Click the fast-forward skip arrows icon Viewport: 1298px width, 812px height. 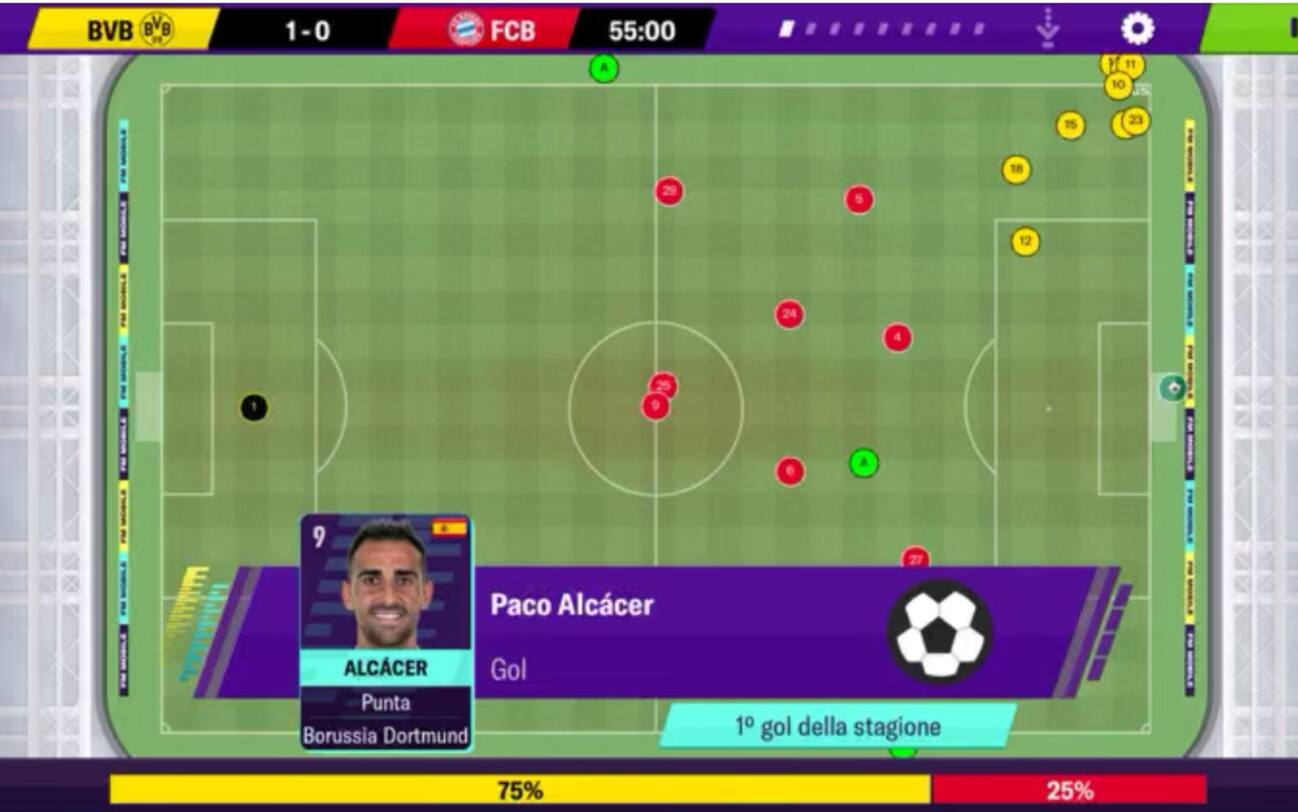[x=1048, y=29]
